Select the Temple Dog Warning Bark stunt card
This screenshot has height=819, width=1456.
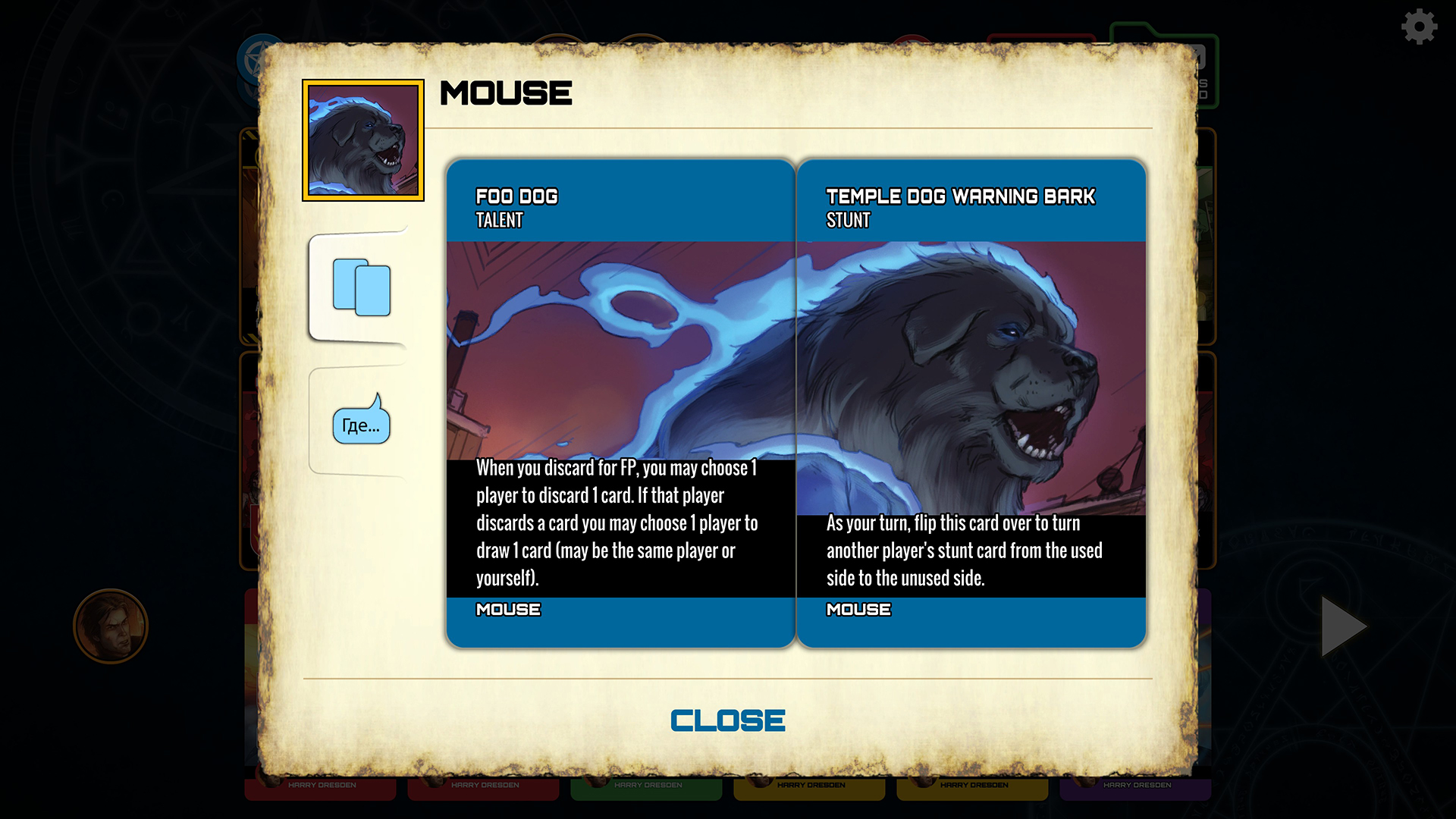coord(973,402)
